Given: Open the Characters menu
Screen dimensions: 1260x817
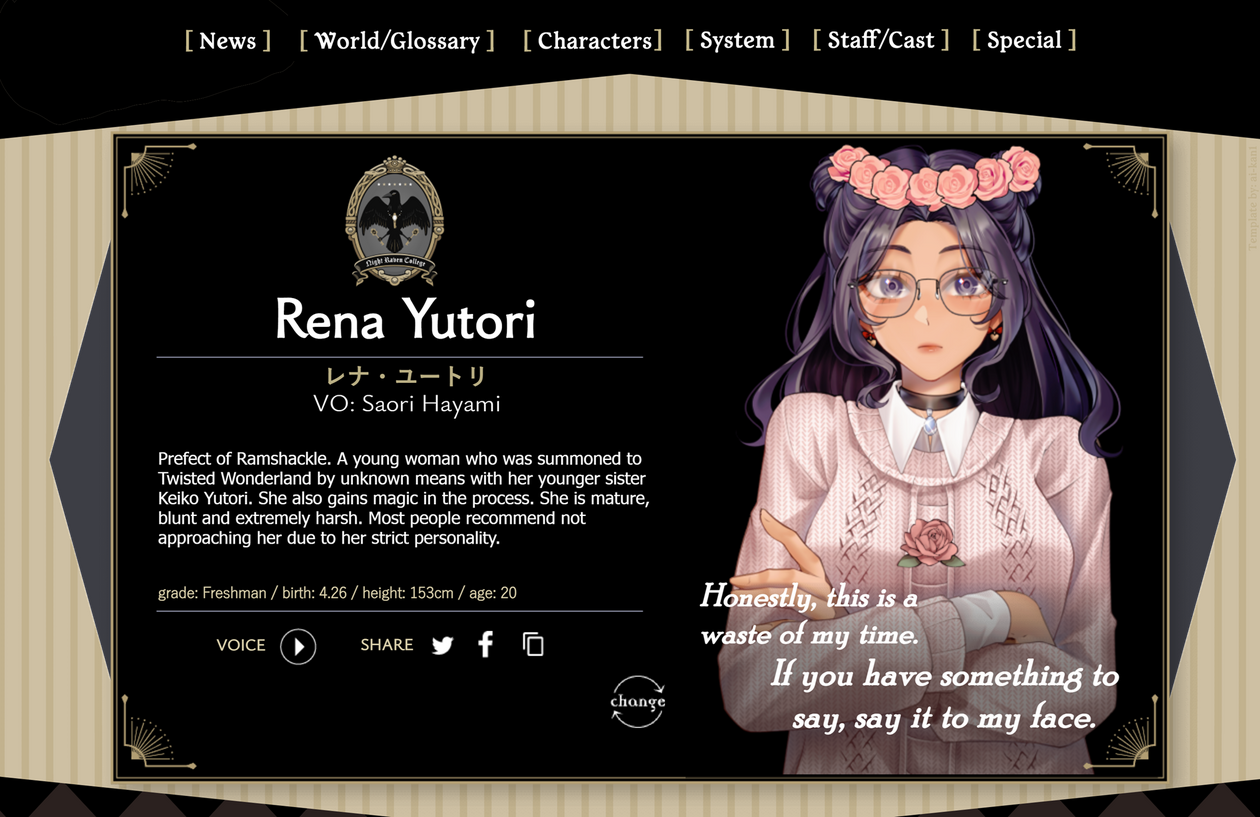Looking at the screenshot, I should [593, 41].
